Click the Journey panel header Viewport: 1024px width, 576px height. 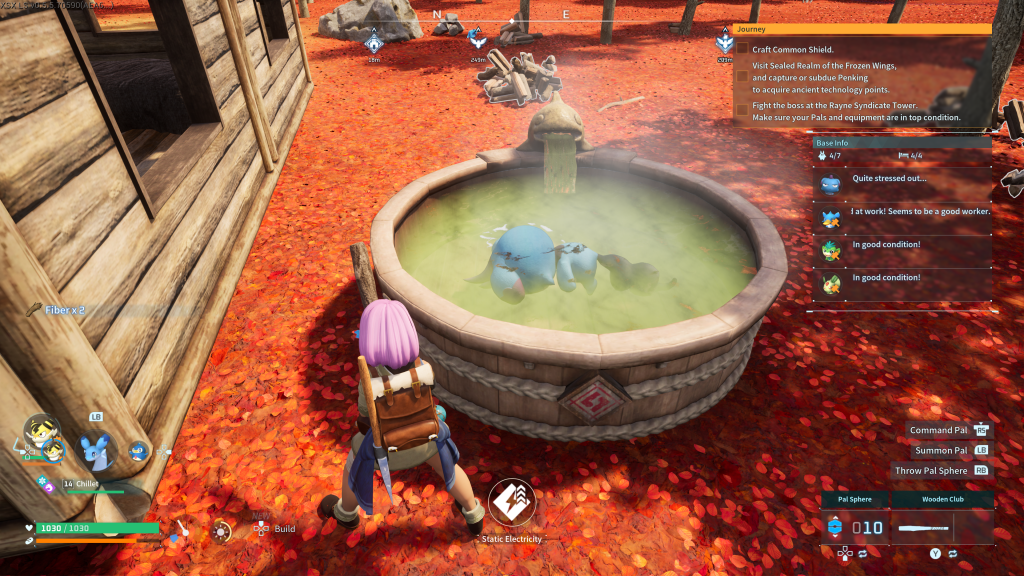[862, 29]
